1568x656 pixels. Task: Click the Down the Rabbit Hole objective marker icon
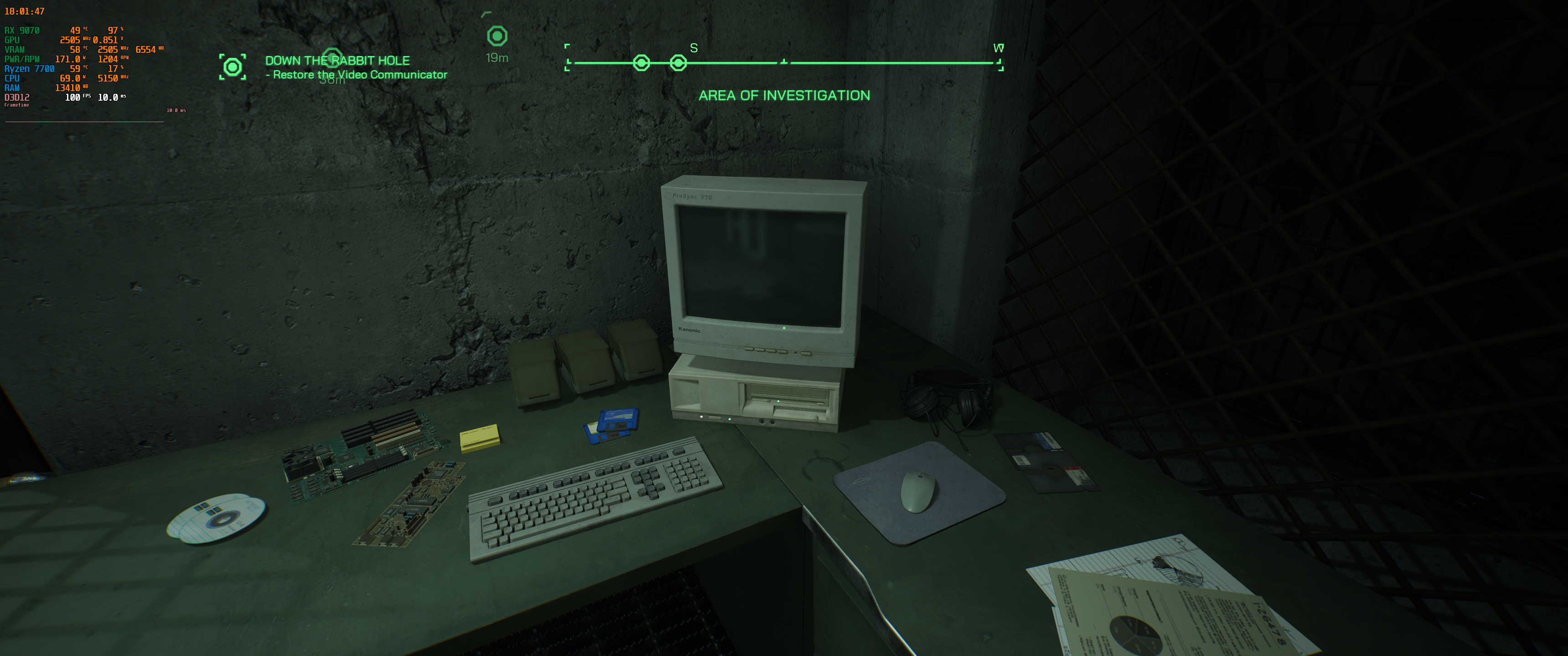point(232,67)
